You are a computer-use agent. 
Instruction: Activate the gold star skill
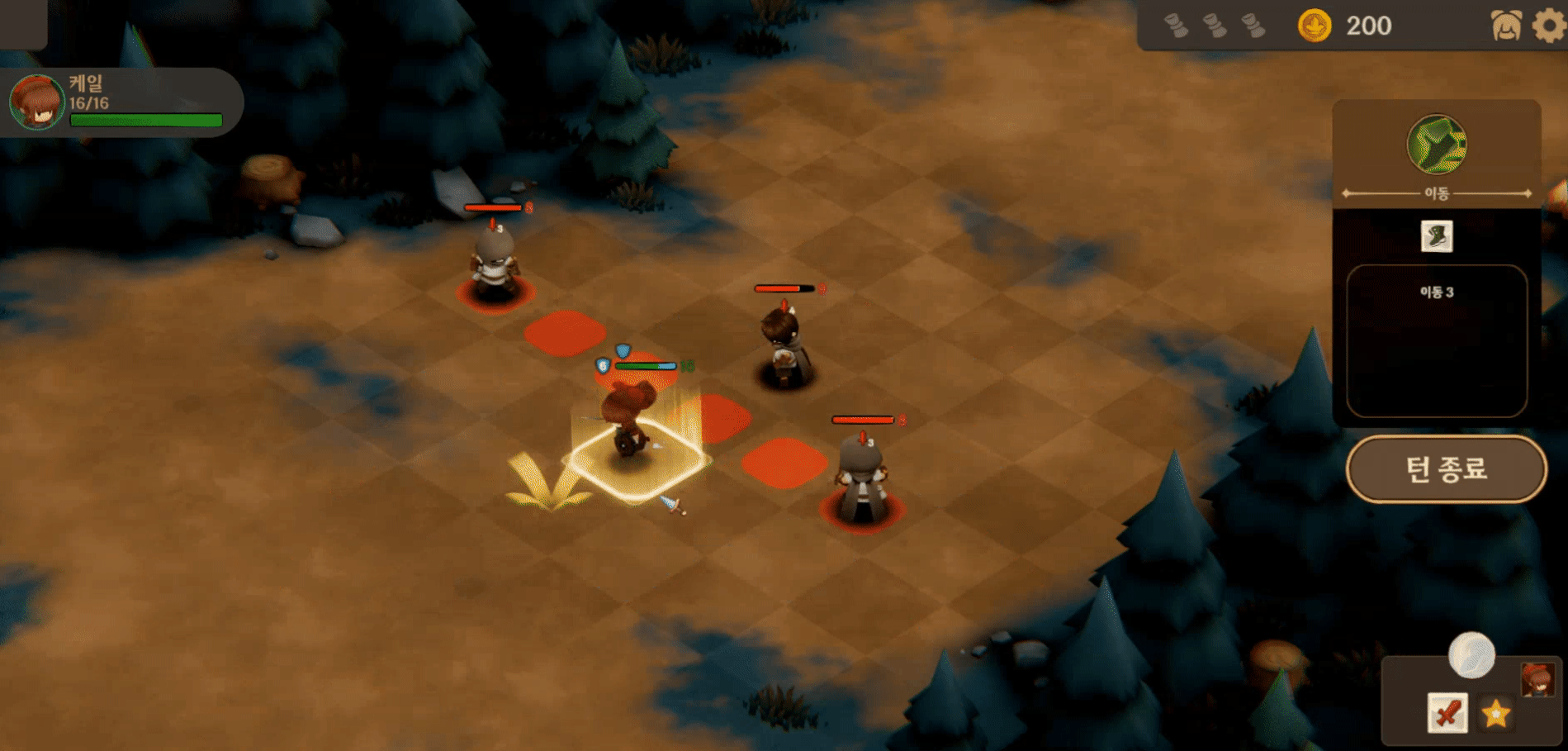1495,713
